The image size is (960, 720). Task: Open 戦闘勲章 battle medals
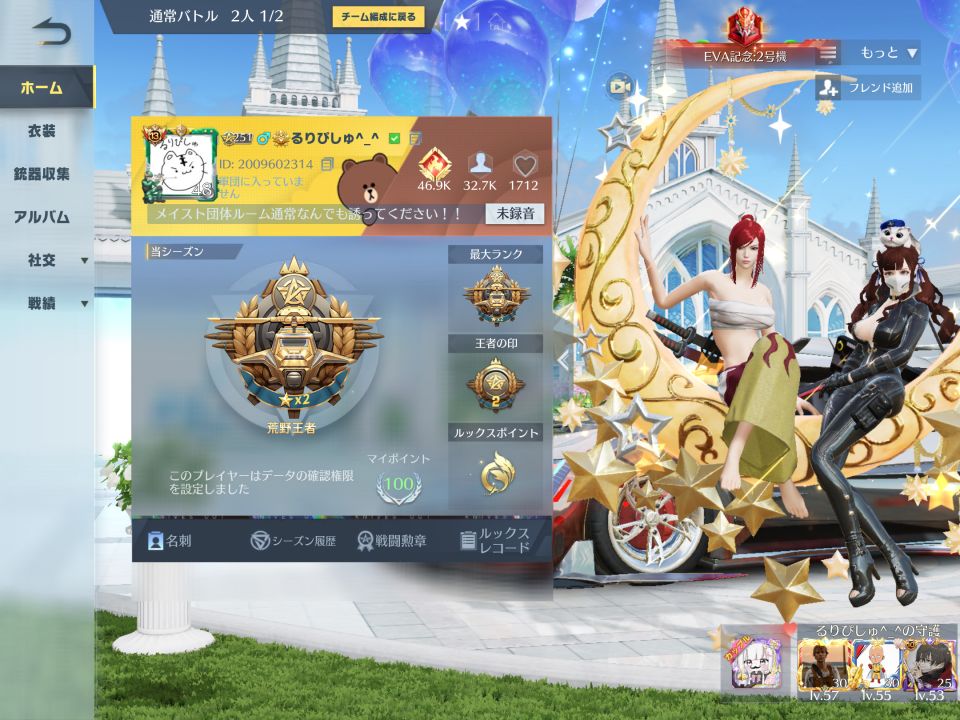pos(392,541)
